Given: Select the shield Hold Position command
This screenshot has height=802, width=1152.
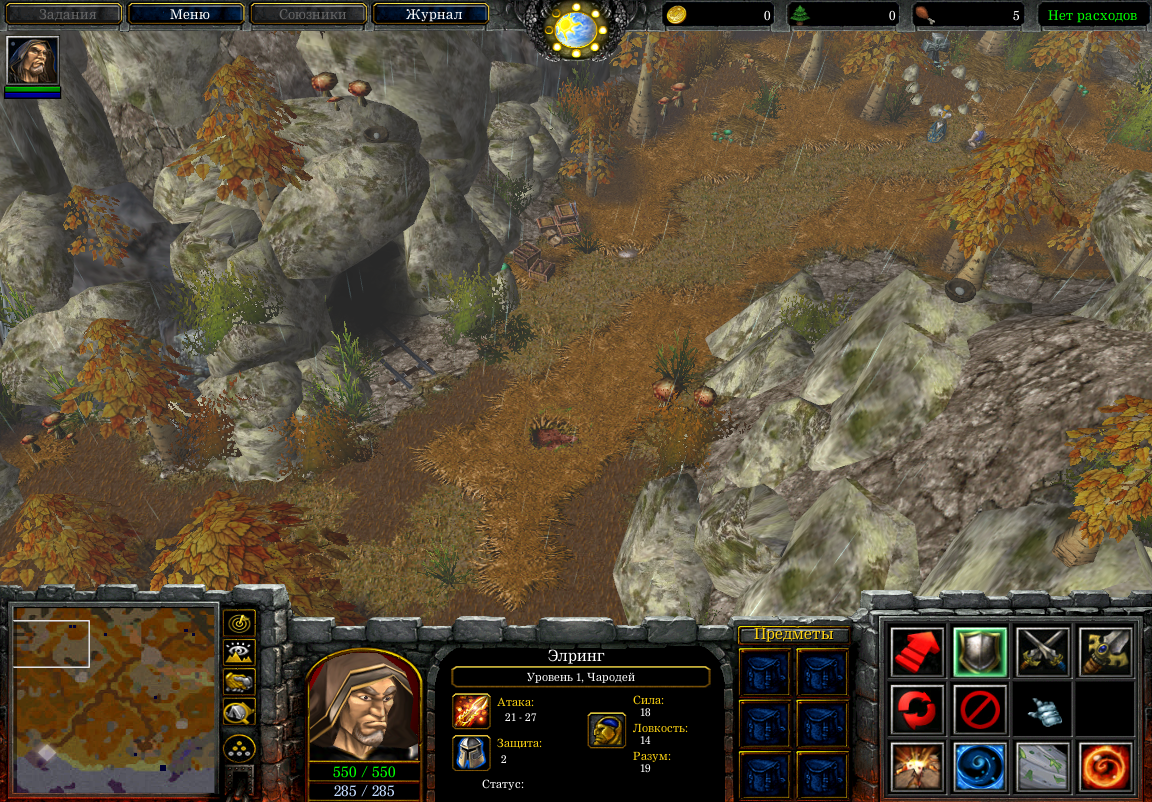Looking at the screenshot, I should point(979,652).
